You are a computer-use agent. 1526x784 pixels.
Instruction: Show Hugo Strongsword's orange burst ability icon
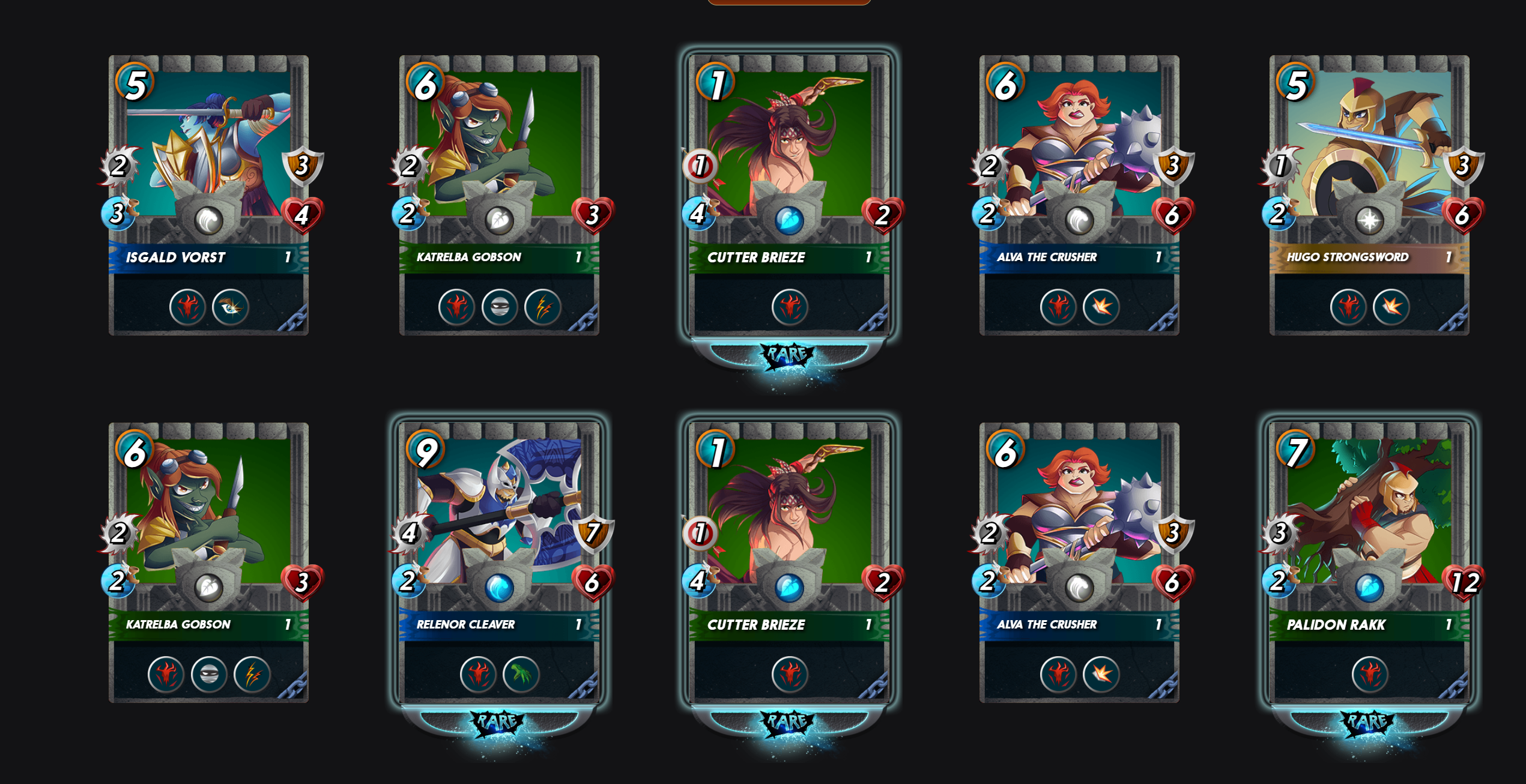pos(1391,307)
